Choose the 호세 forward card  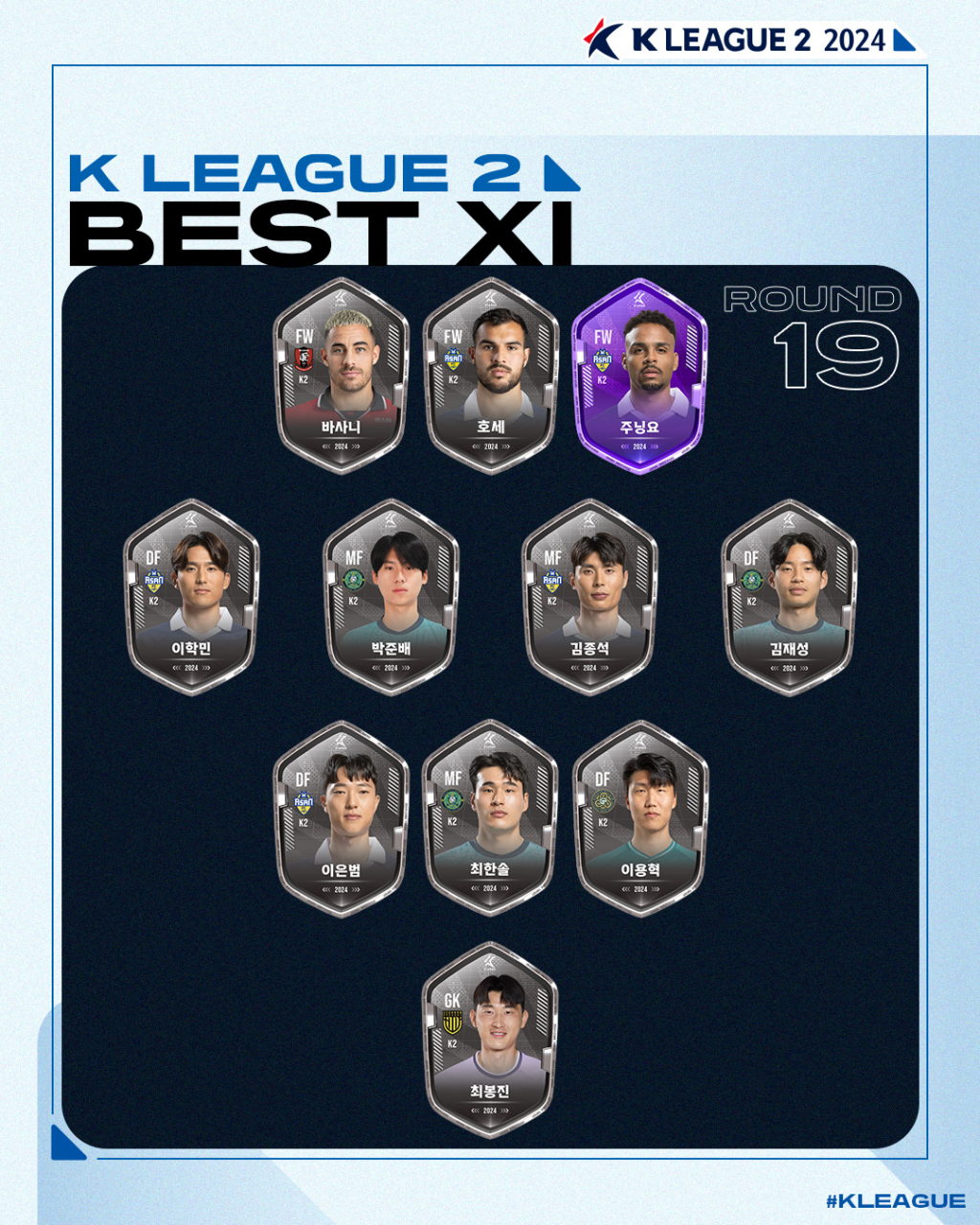click(491, 376)
